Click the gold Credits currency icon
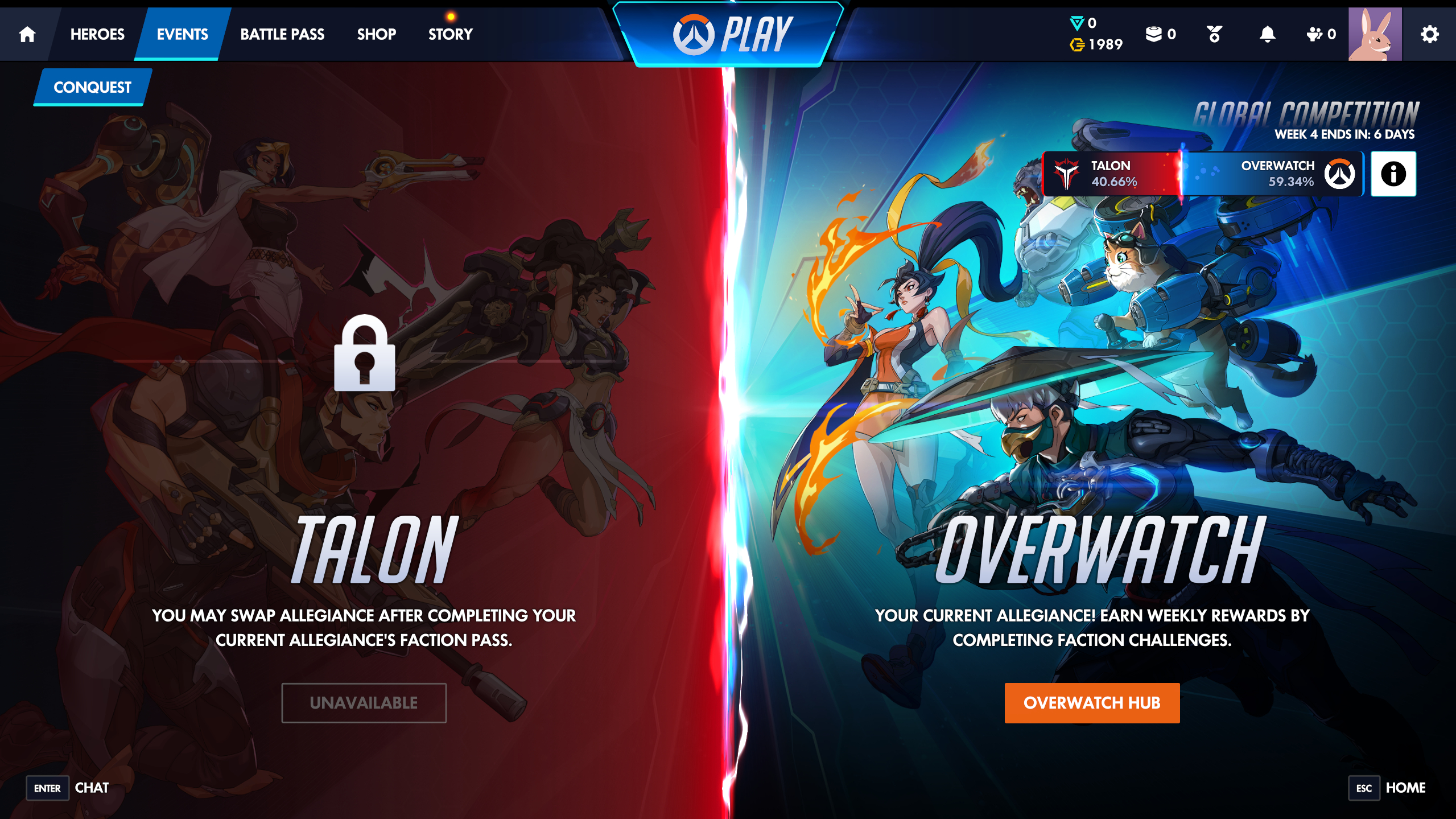Viewport: 1456px width, 819px height. (x=1077, y=44)
